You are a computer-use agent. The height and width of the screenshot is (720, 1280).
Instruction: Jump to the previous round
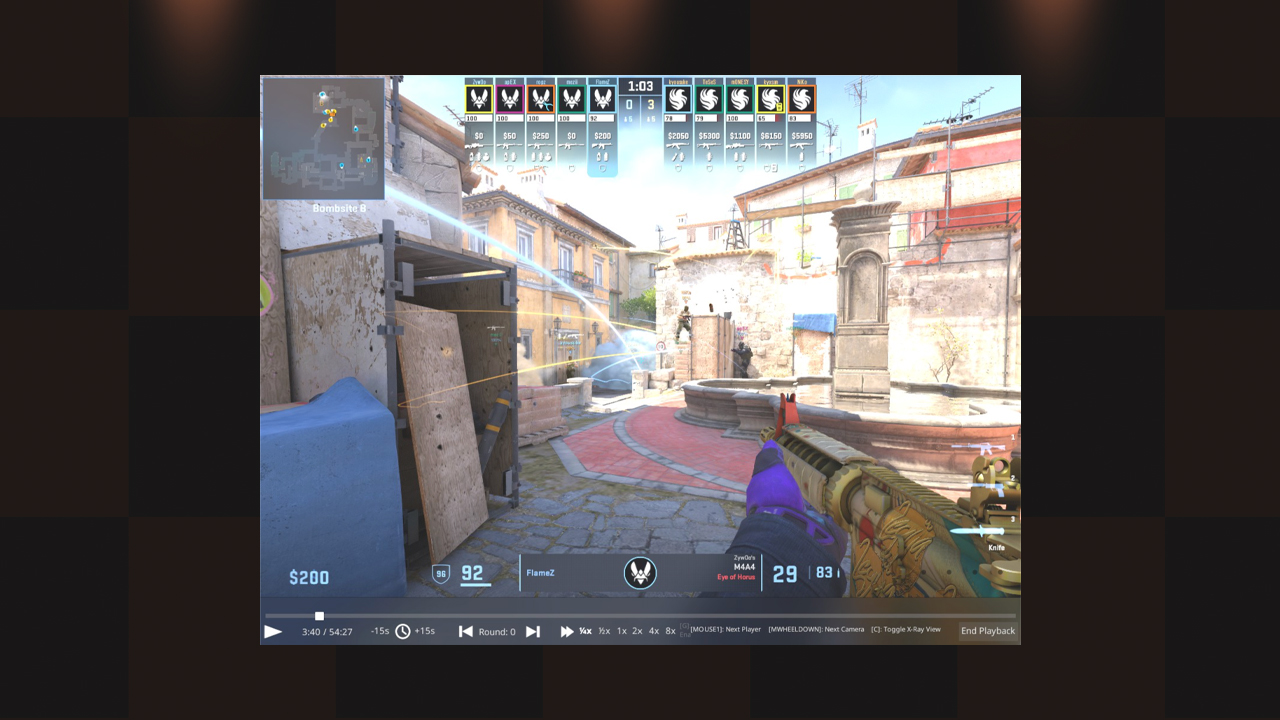(466, 632)
